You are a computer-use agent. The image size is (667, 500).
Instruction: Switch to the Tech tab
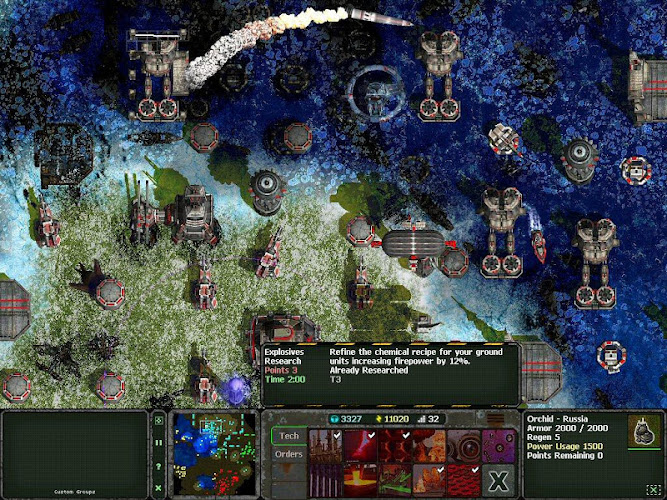tap(289, 436)
